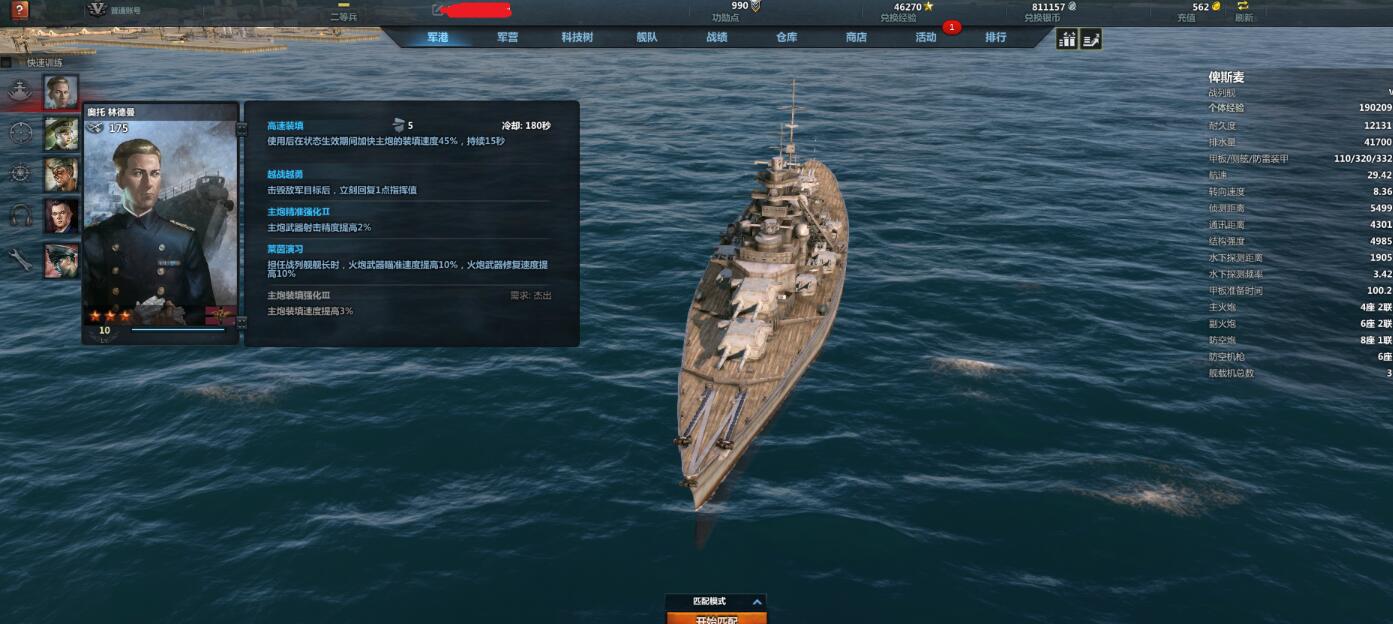Switch to the 科技树 tech tree tab

point(577,38)
